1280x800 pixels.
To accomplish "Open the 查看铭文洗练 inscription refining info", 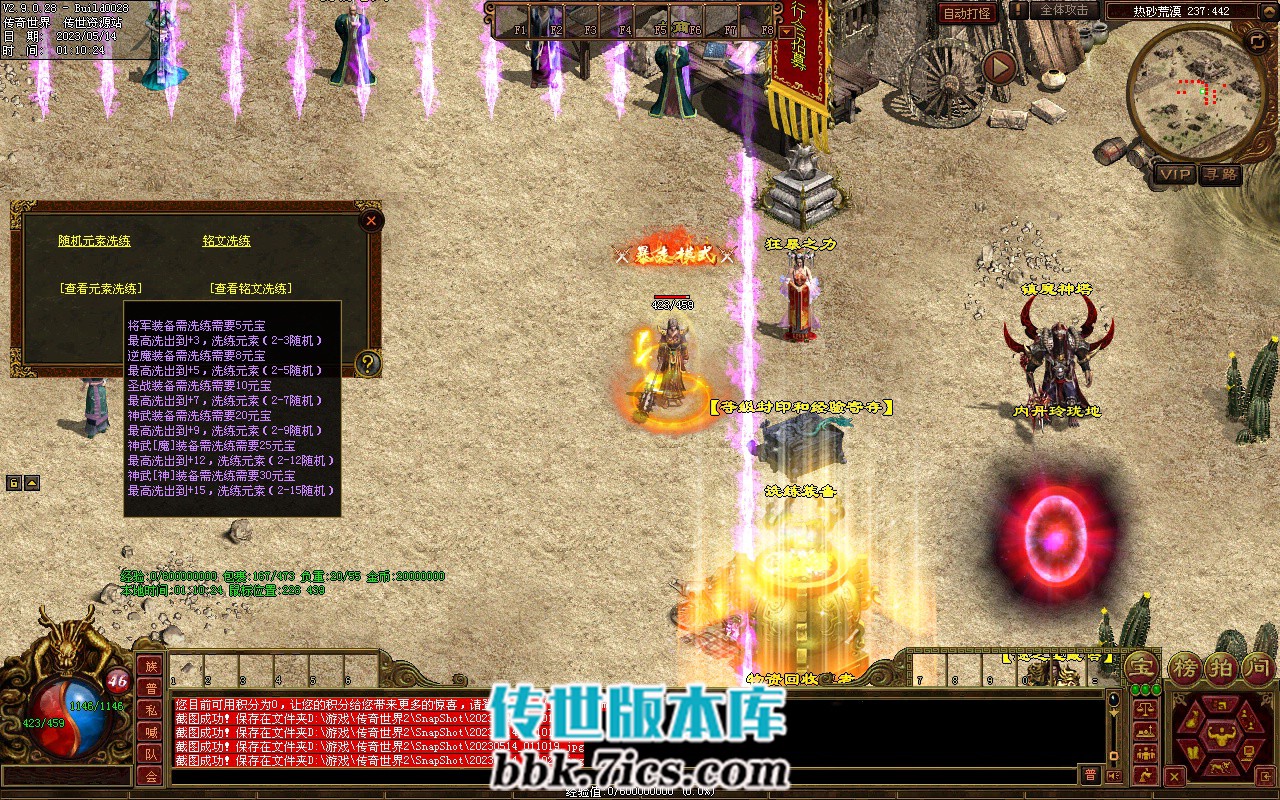I will coord(251,288).
